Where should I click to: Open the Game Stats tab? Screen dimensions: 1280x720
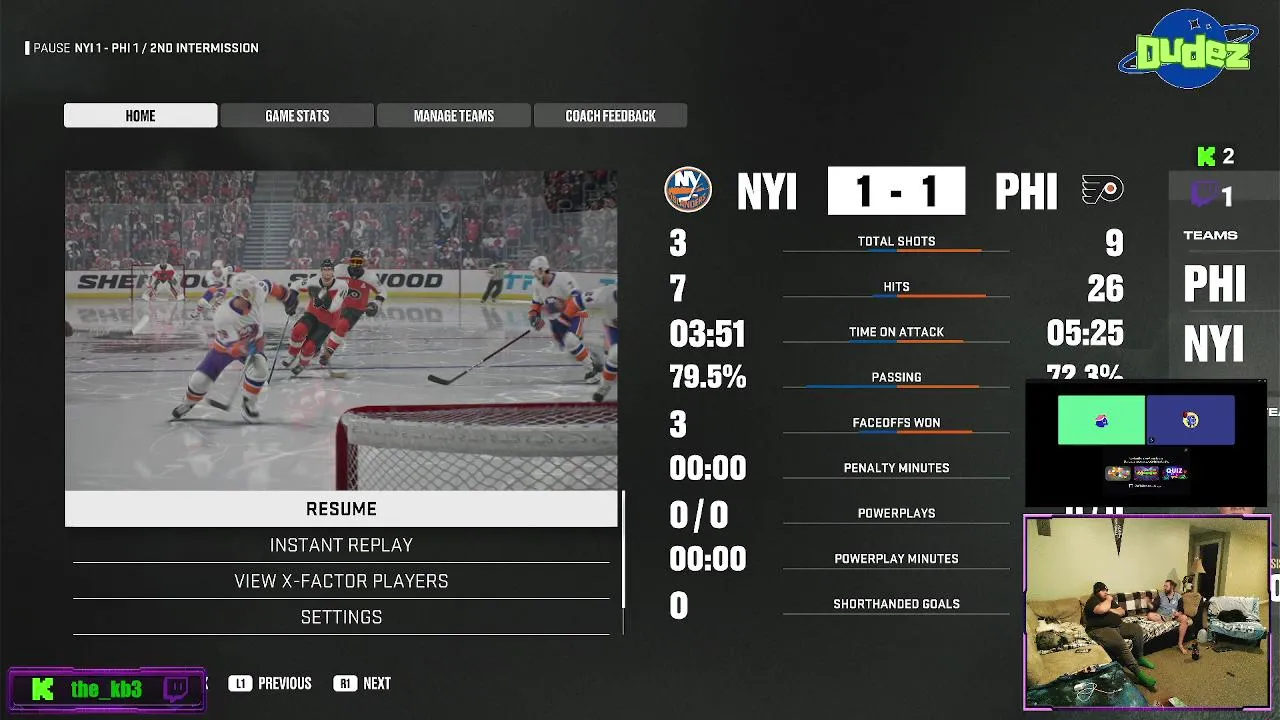pyautogui.click(x=297, y=116)
